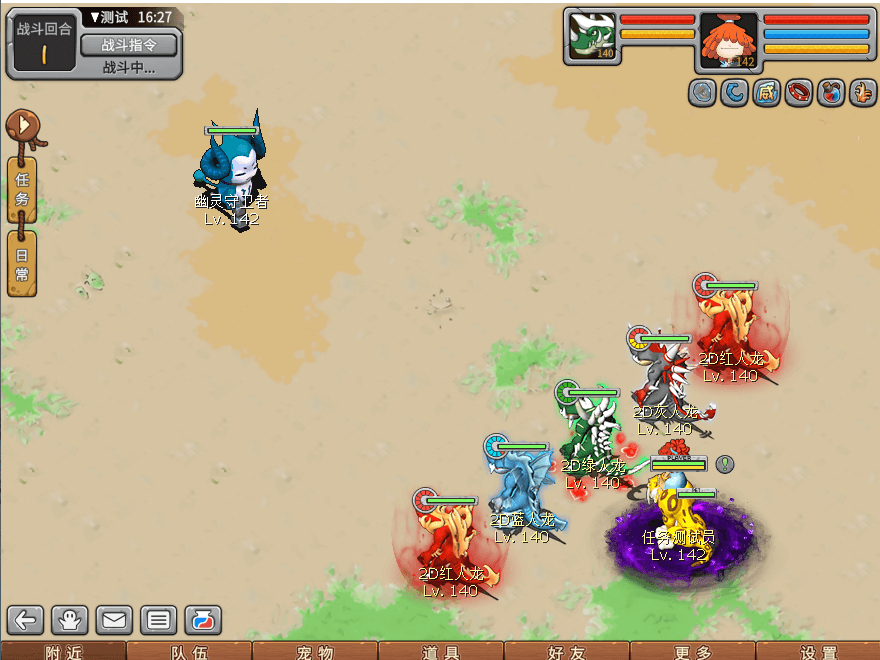Use the red and blue potion flask icon
Screen dimensions: 880x660
point(830,93)
